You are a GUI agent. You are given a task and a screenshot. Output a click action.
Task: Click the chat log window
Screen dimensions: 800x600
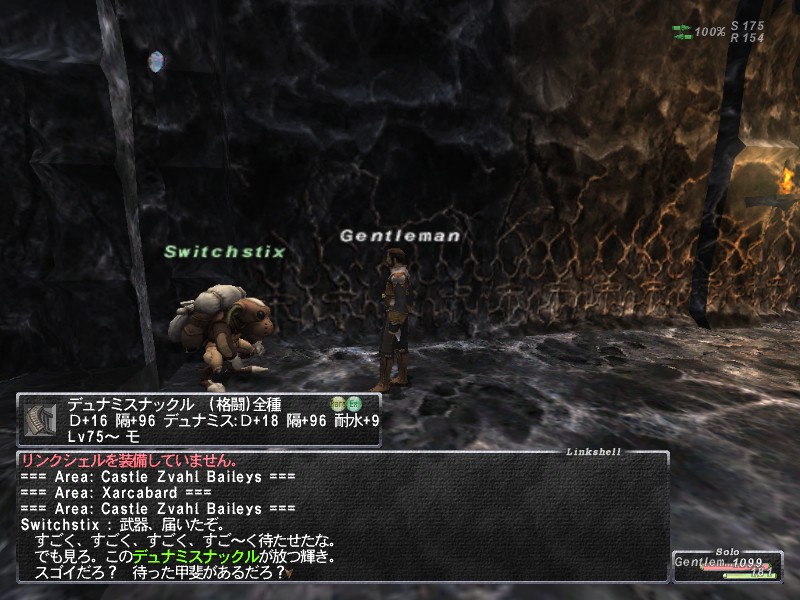(x=340, y=515)
